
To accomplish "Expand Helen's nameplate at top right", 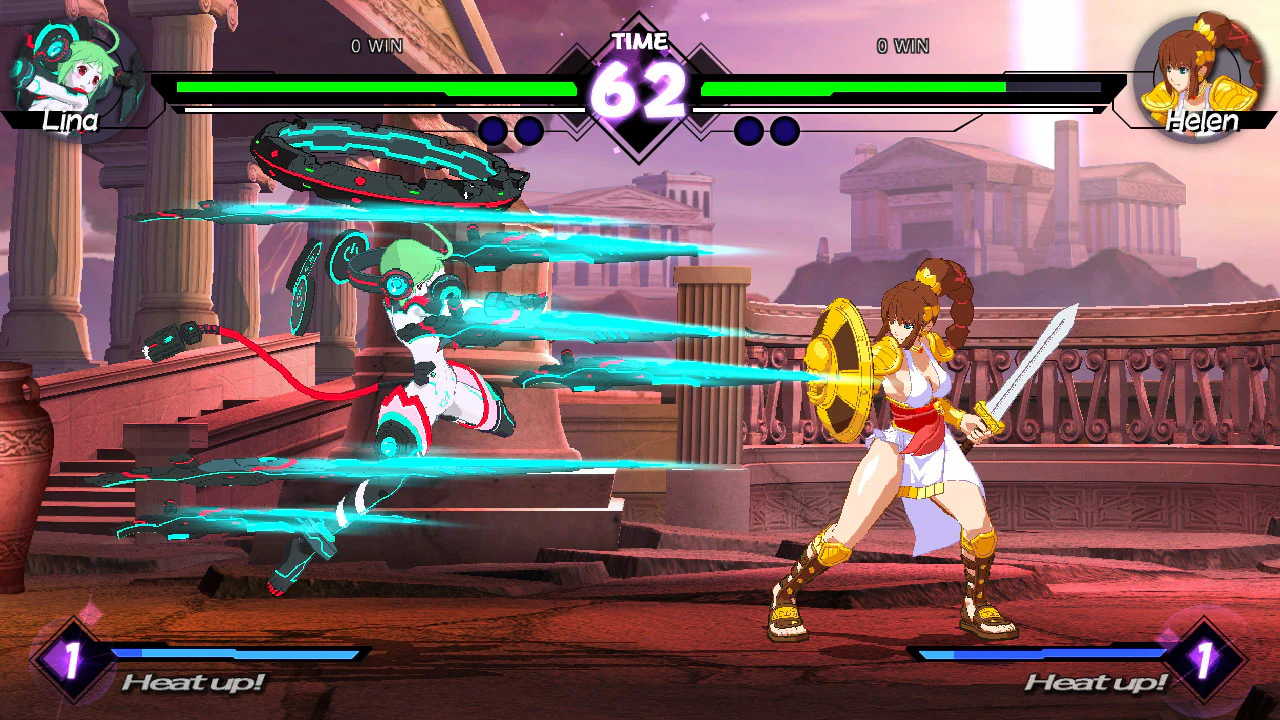I will (1204, 123).
